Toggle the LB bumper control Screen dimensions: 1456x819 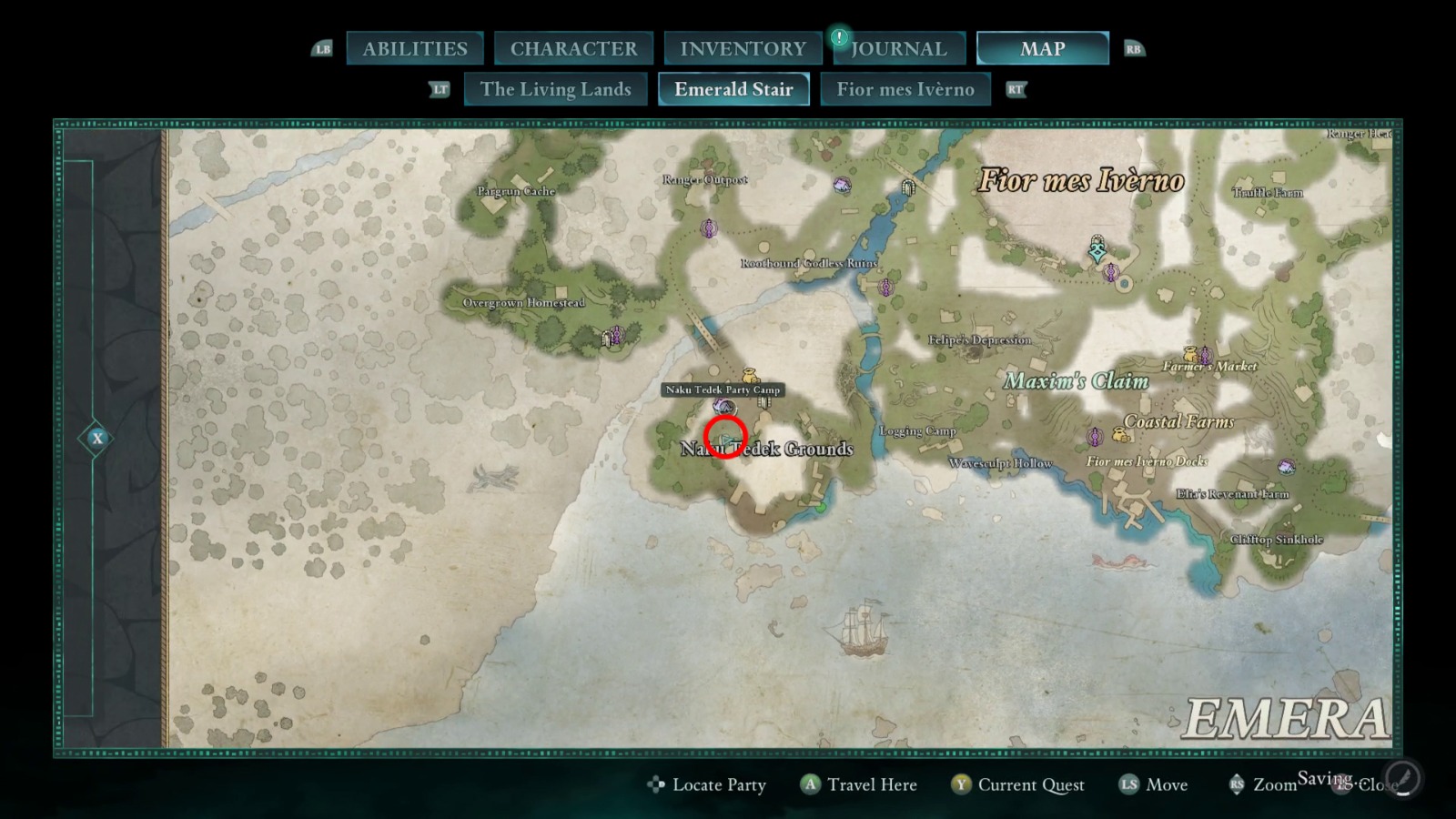point(322,49)
